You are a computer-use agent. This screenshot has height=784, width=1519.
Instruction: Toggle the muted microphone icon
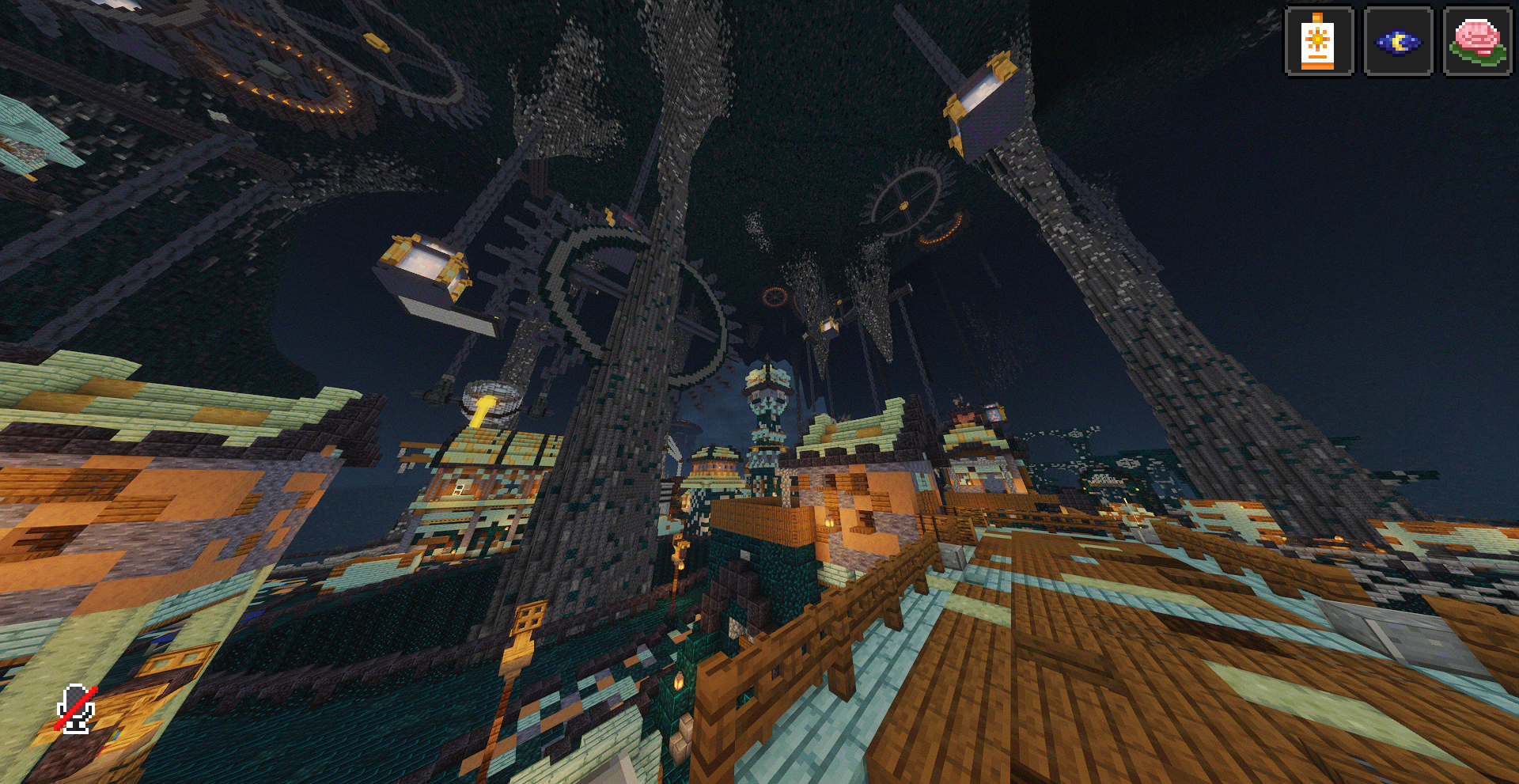click(x=77, y=709)
